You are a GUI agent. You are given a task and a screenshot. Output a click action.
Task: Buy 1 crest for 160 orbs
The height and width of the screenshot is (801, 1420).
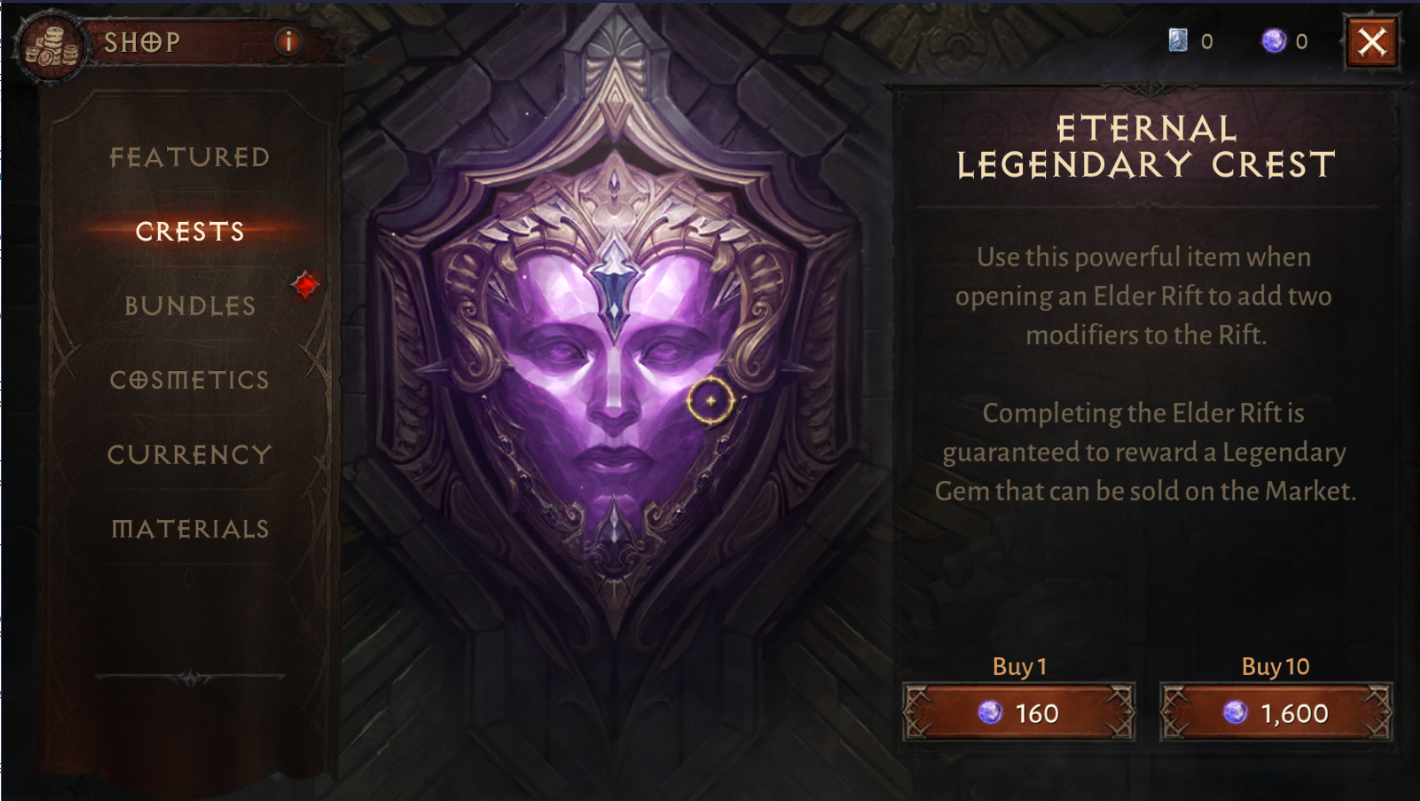click(1018, 712)
